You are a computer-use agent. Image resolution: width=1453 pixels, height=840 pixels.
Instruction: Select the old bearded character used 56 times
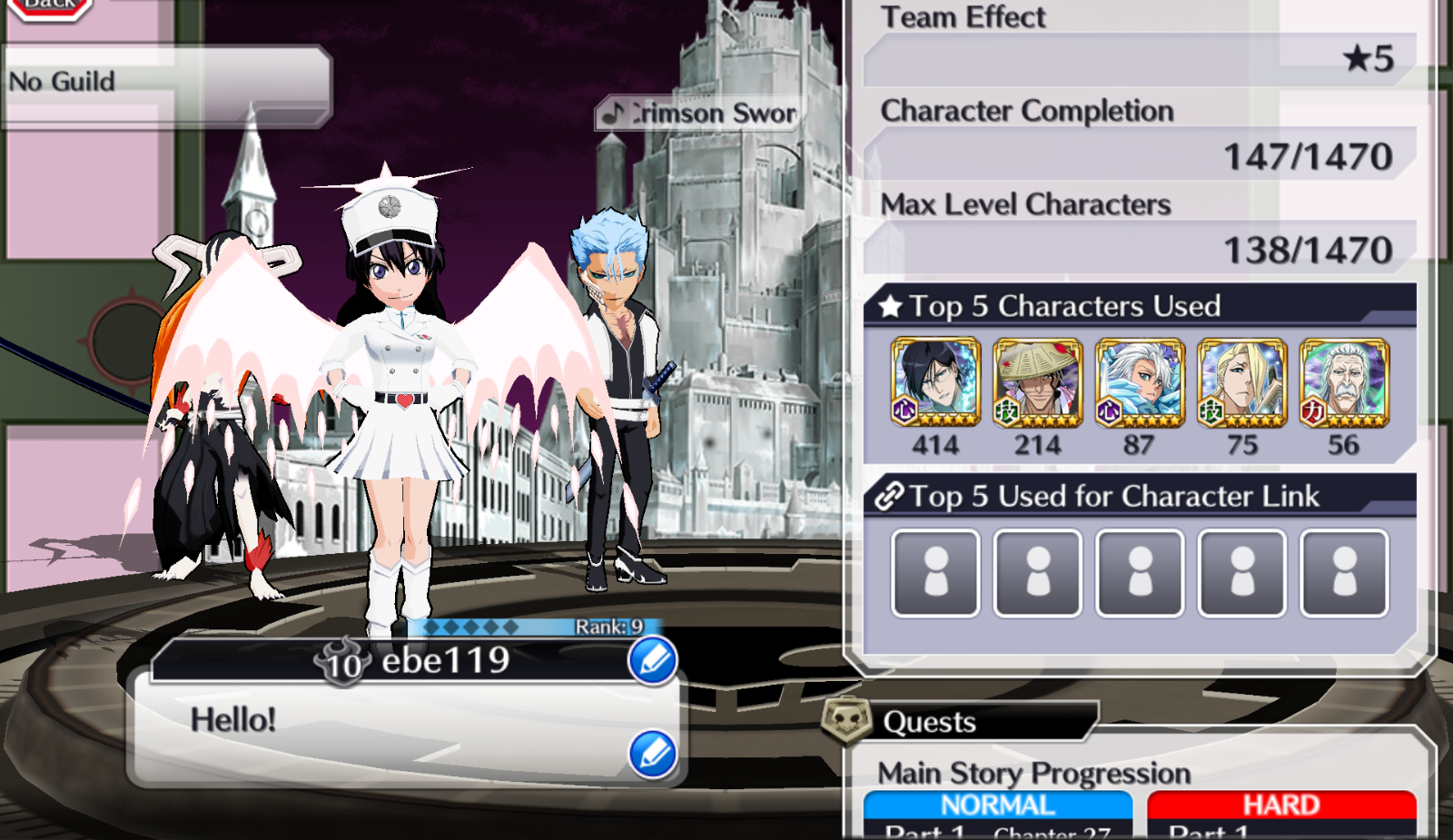pyautogui.click(x=1344, y=382)
